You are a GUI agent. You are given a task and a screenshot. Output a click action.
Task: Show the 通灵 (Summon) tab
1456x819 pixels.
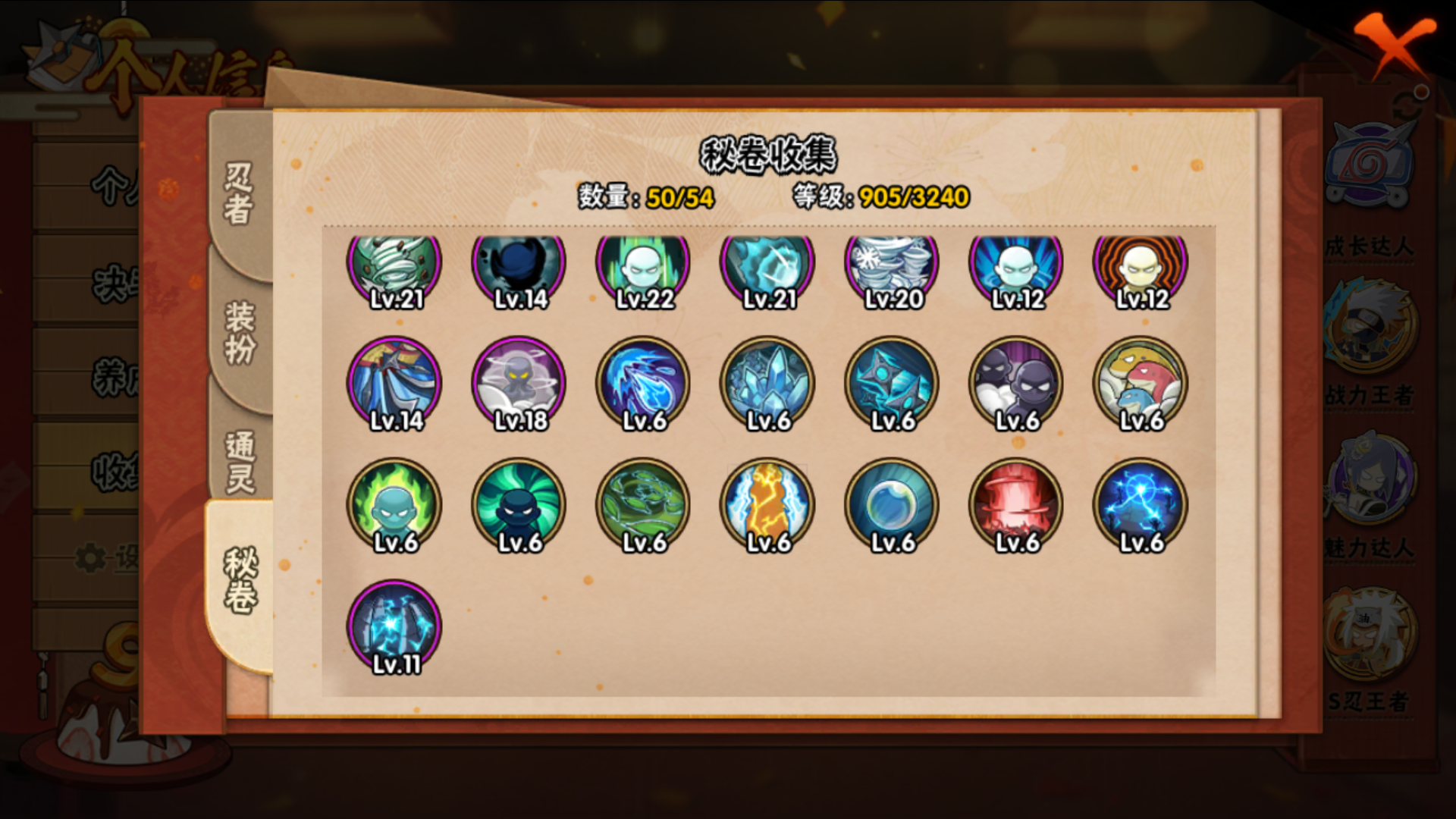pyautogui.click(x=240, y=461)
